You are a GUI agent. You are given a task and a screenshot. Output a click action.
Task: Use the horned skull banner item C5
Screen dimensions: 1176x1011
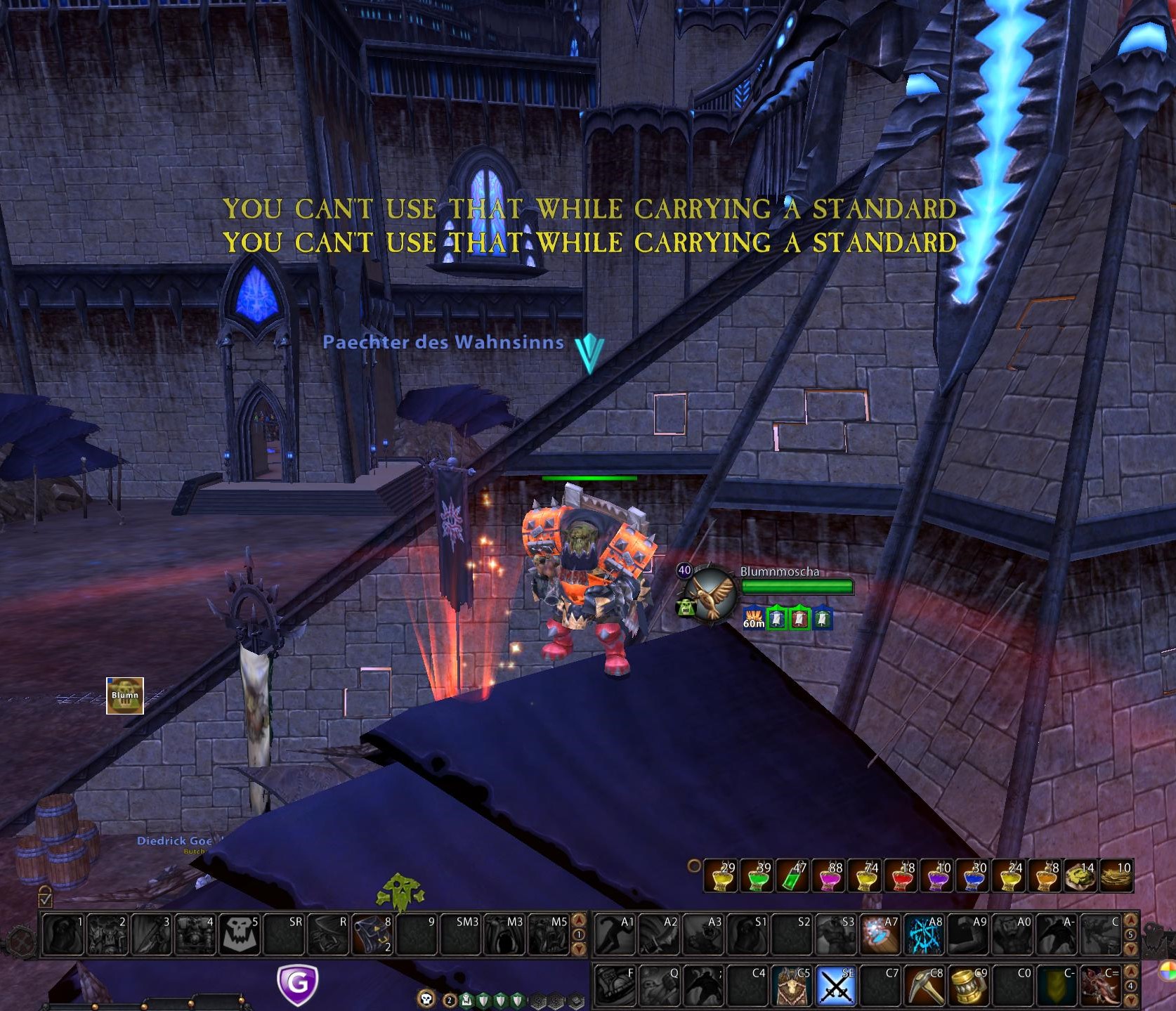(x=792, y=985)
